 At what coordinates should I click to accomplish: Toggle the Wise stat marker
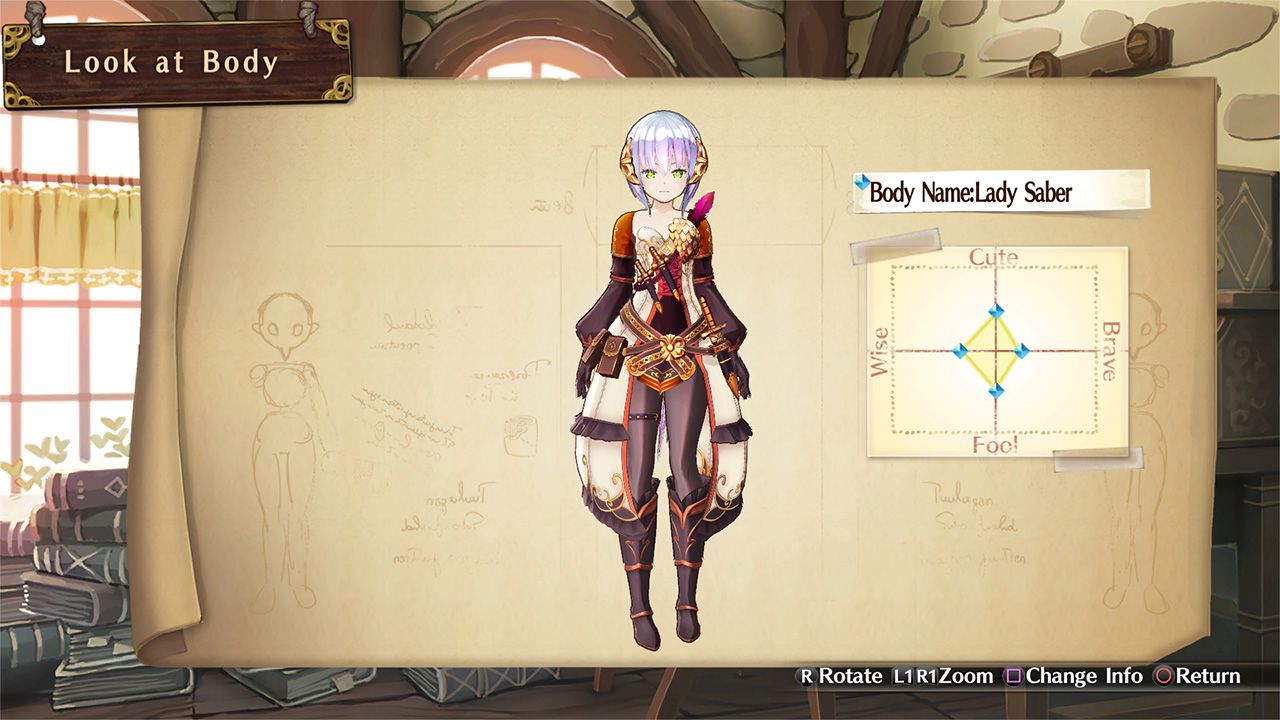click(960, 350)
